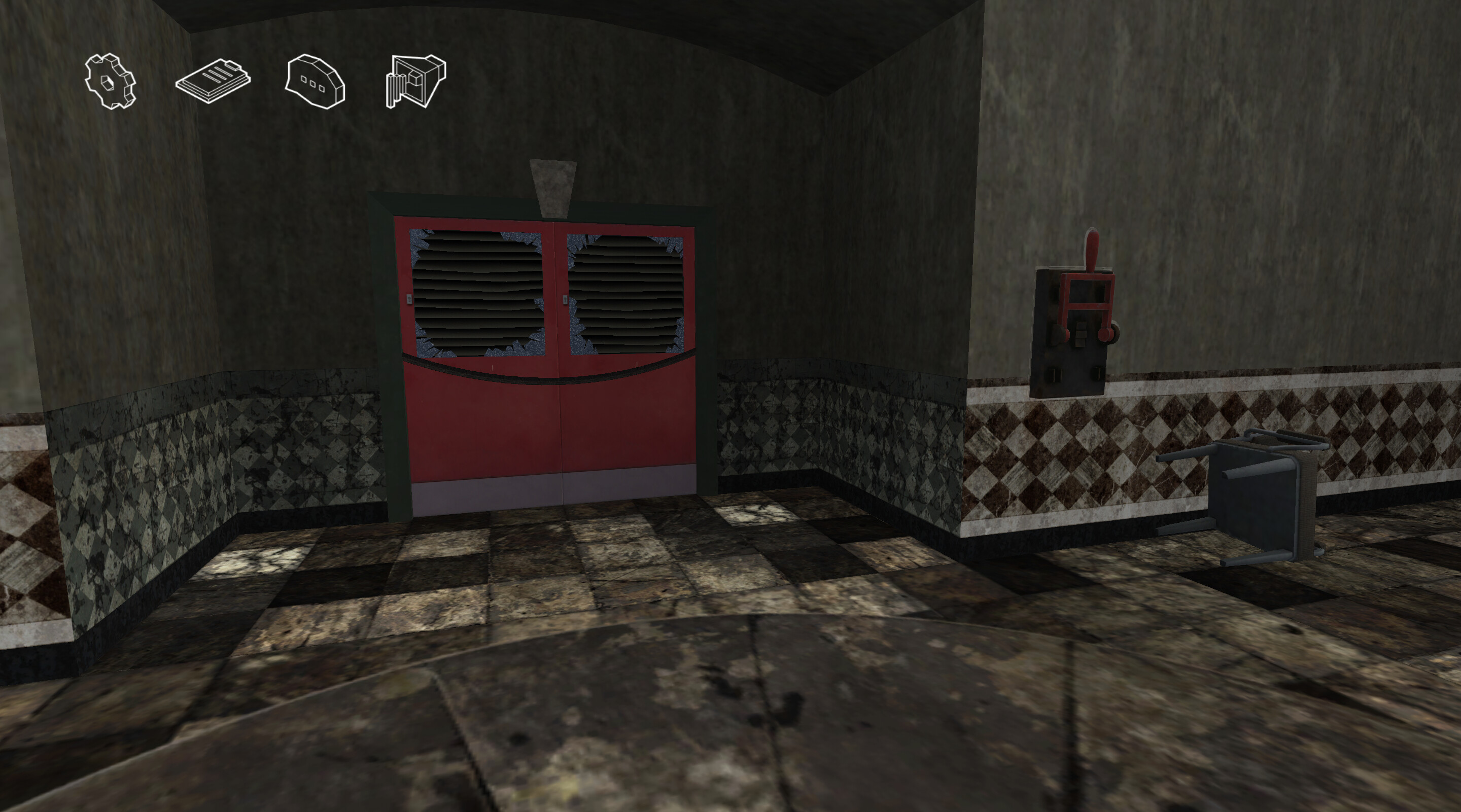
Task: Flip the left knob on the switch box
Action: (1058, 334)
